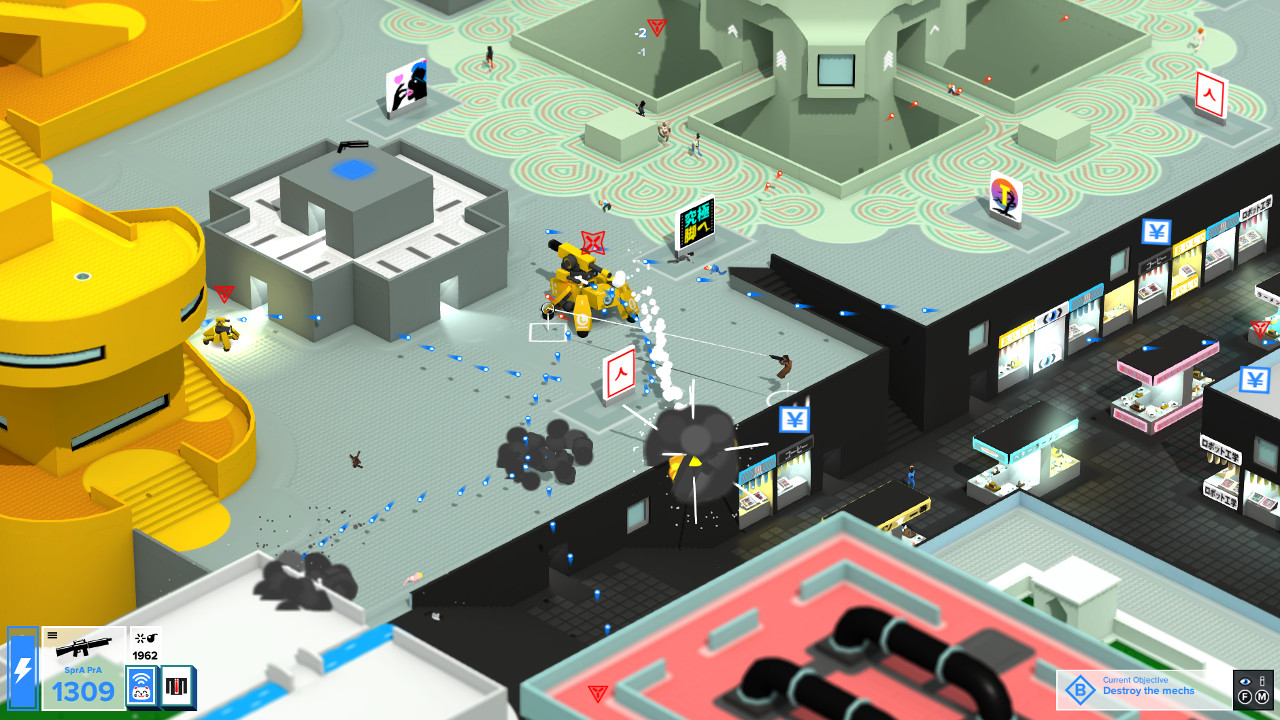Select the SprA PrA rifle weapon icon

tap(84, 648)
